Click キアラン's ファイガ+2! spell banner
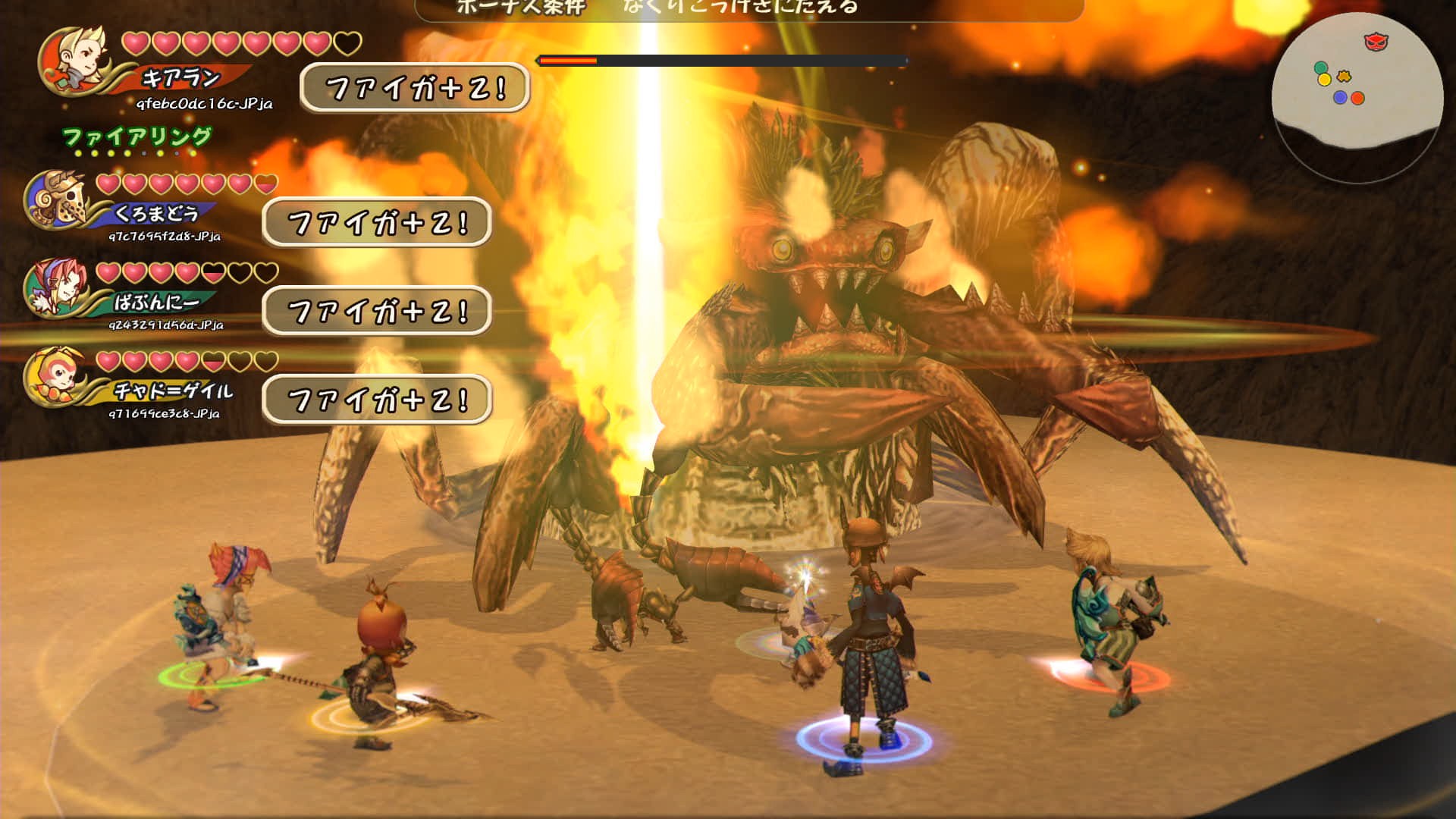This screenshot has width=1456, height=819. tap(415, 88)
